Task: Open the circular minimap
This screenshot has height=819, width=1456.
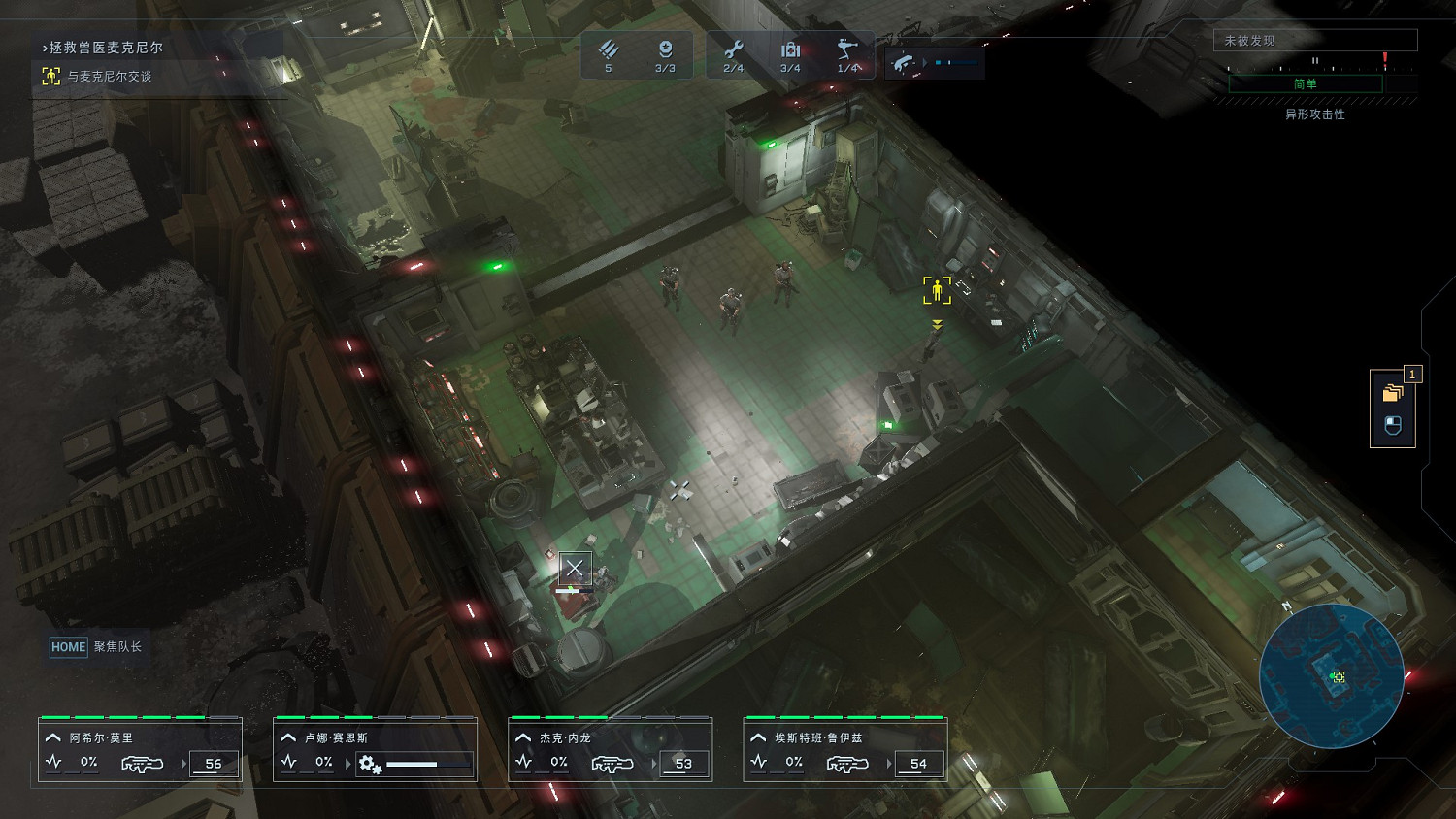Action: click(x=1332, y=675)
